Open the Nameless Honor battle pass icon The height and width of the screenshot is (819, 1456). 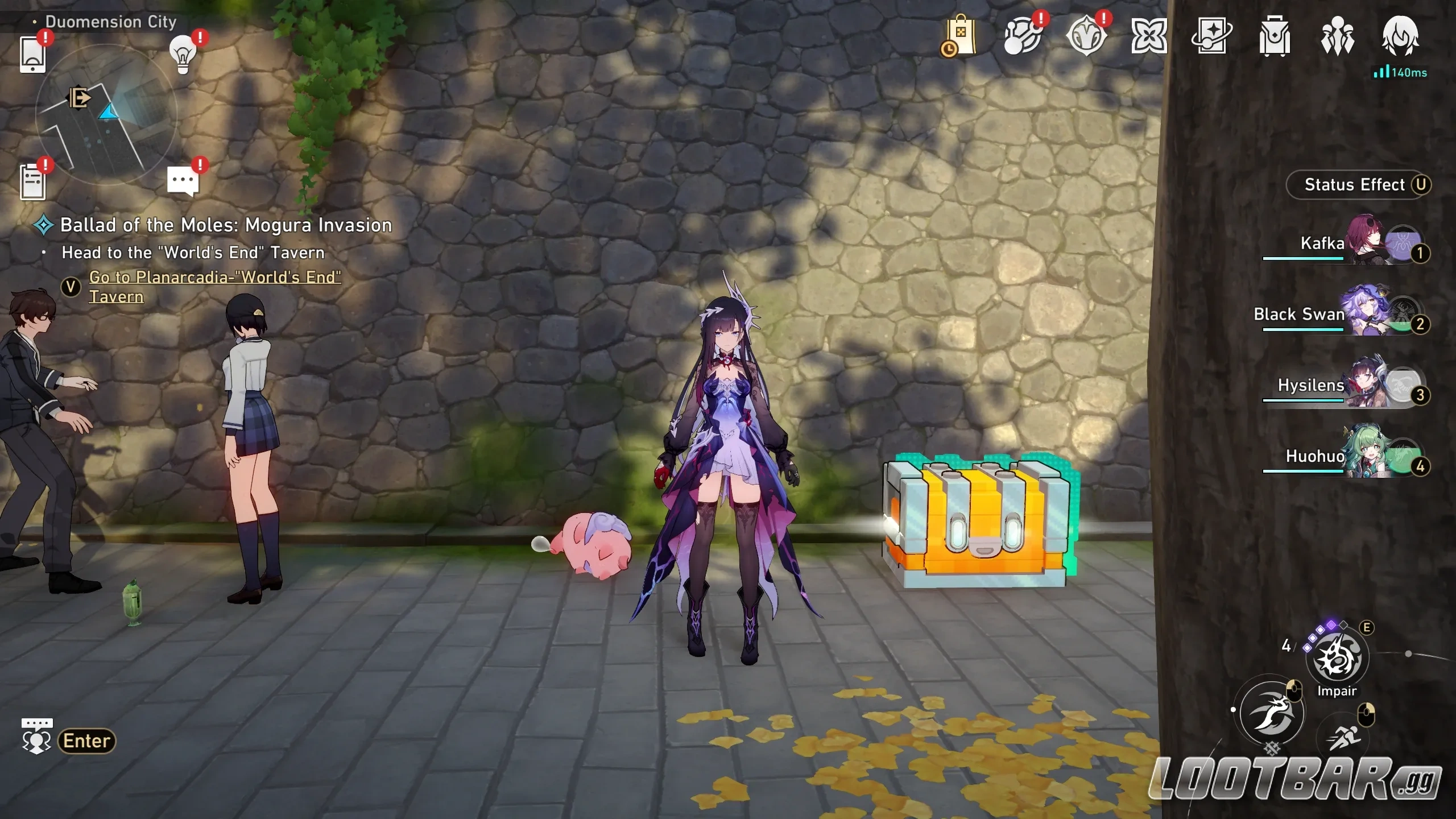coord(1086,35)
